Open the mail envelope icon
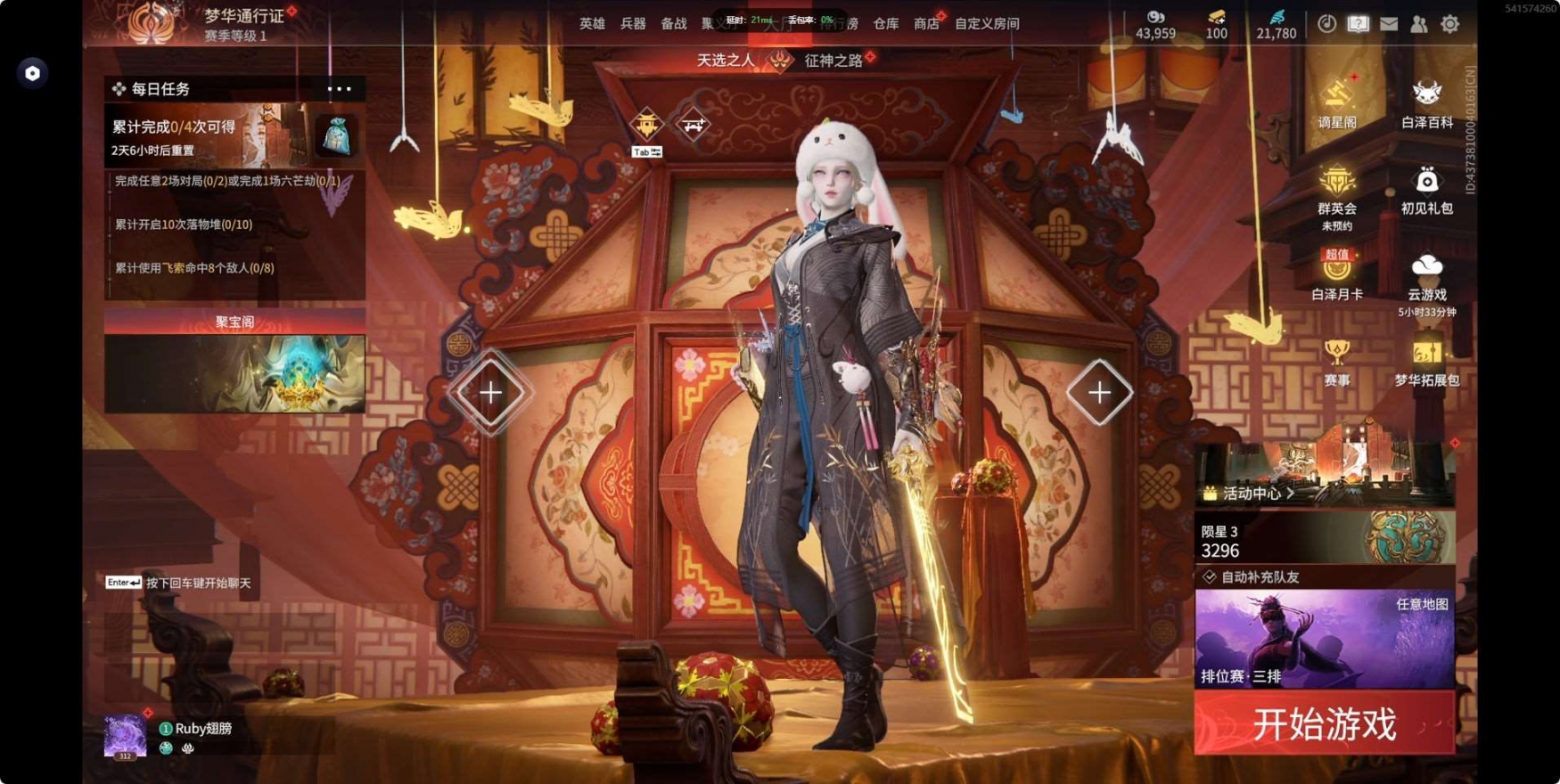The image size is (1560, 784). [1389, 24]
